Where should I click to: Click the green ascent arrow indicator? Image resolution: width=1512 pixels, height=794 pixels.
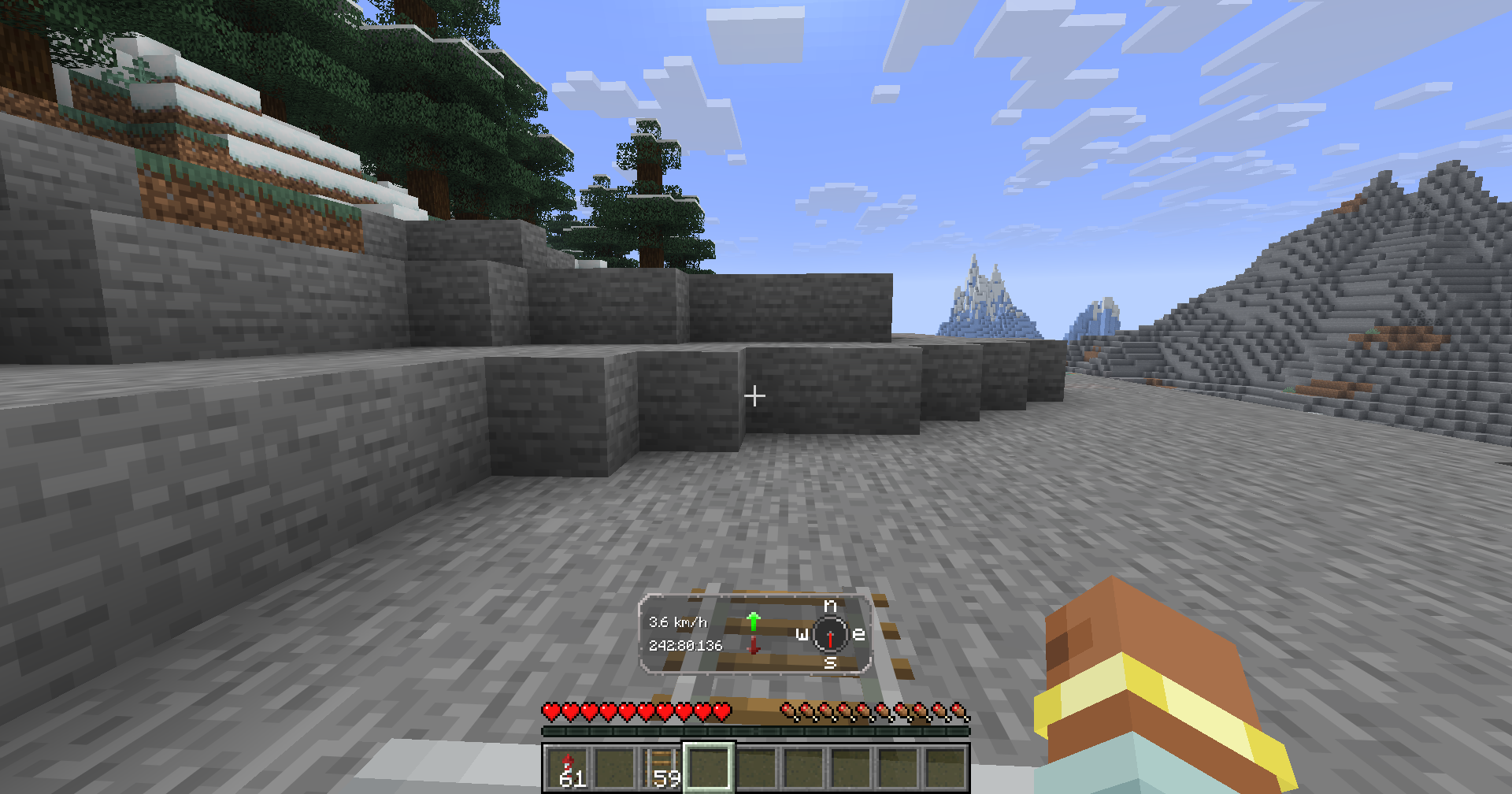coord(754,620)
